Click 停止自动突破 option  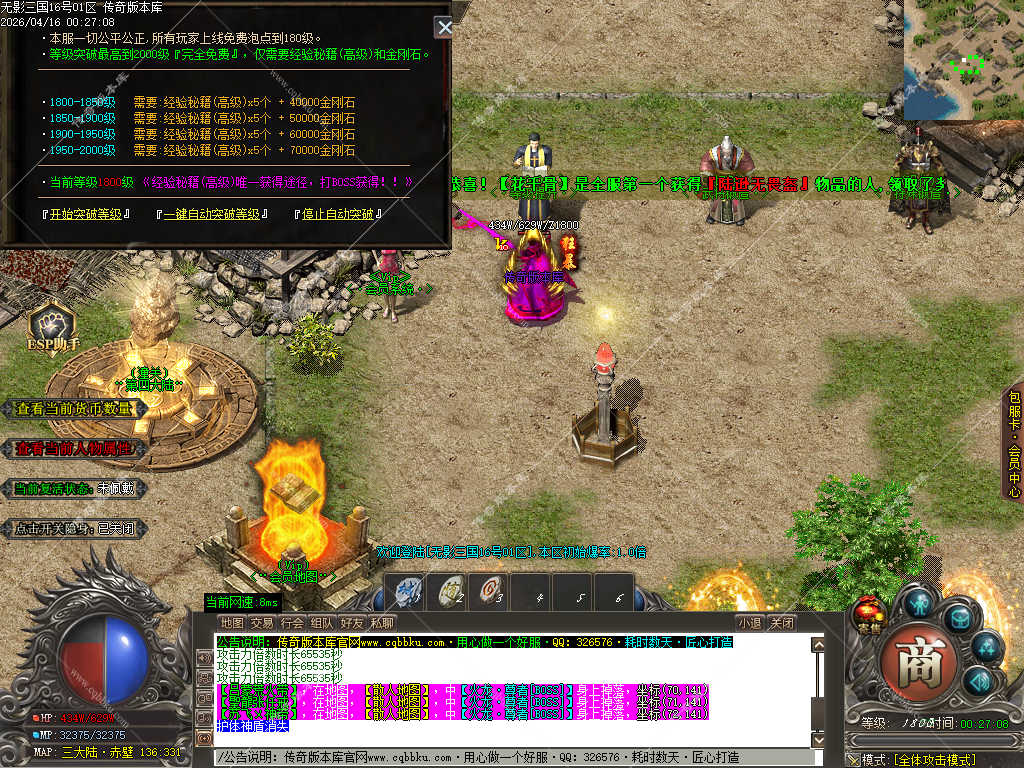click(338, 214)
